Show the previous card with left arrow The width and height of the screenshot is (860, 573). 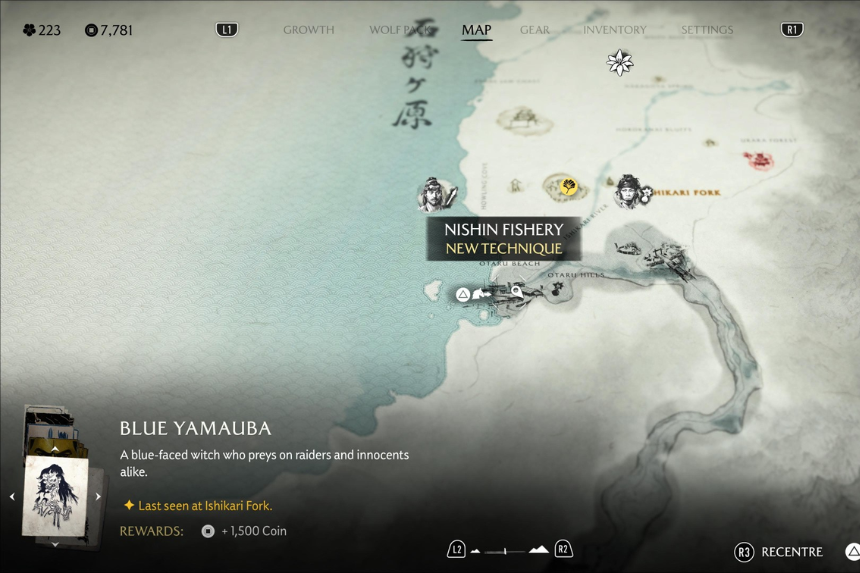12,497
